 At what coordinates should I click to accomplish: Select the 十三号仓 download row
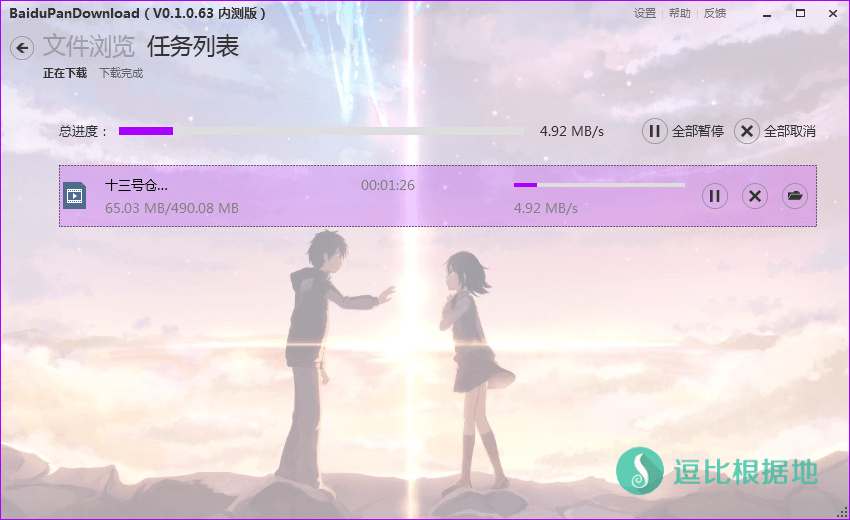pyautogui.click(x=300, y=196)
